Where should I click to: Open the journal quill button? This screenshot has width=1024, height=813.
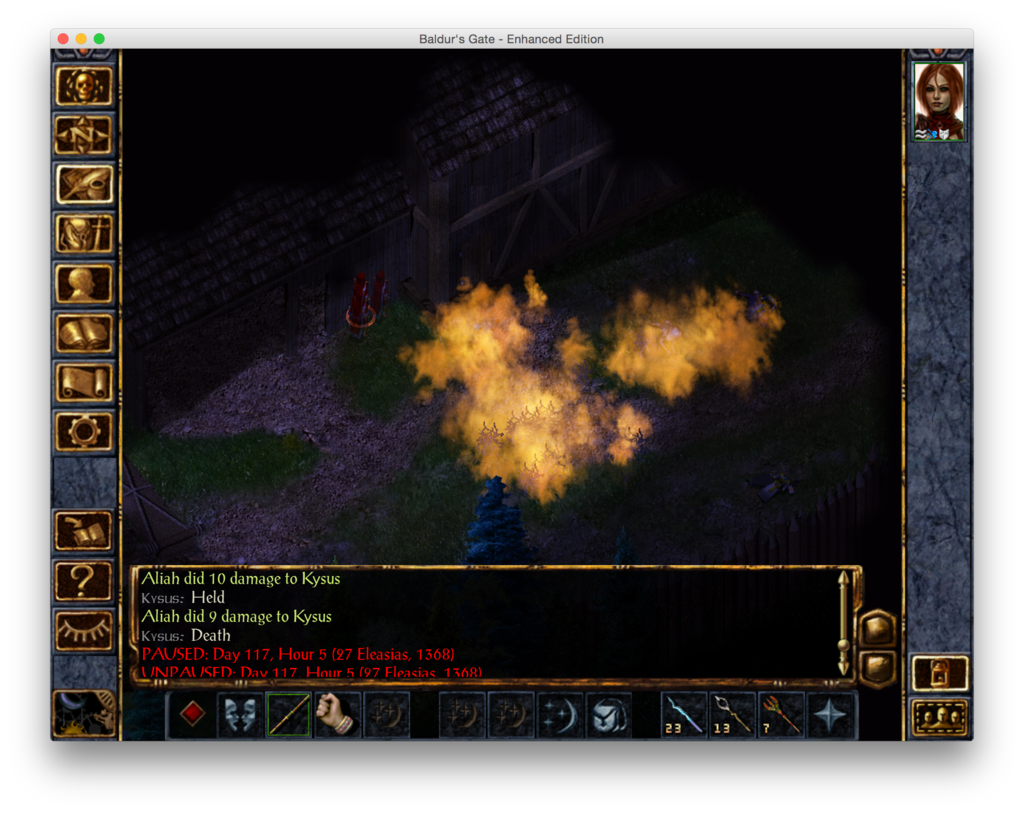pyautogui.click(x=84, y=184)
